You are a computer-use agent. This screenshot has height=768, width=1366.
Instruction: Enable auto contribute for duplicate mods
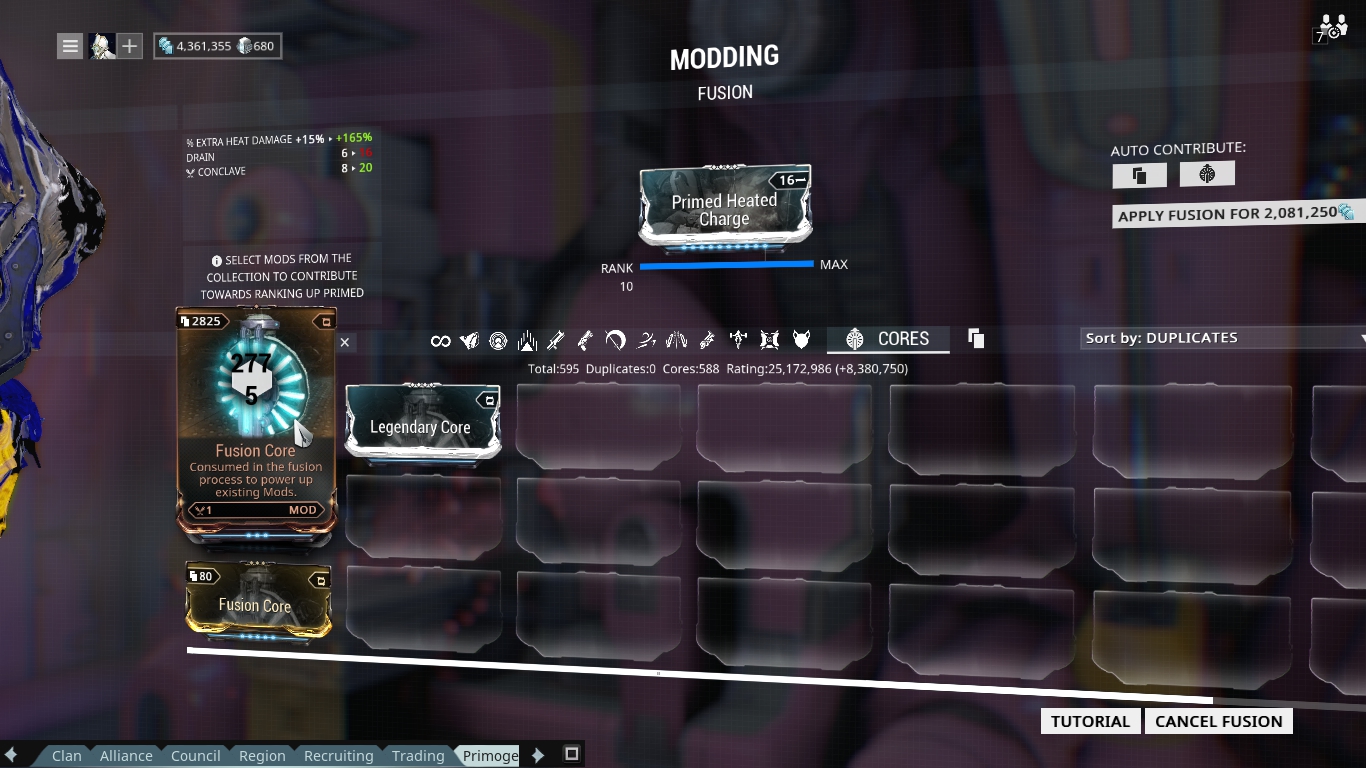(1139, 173)
